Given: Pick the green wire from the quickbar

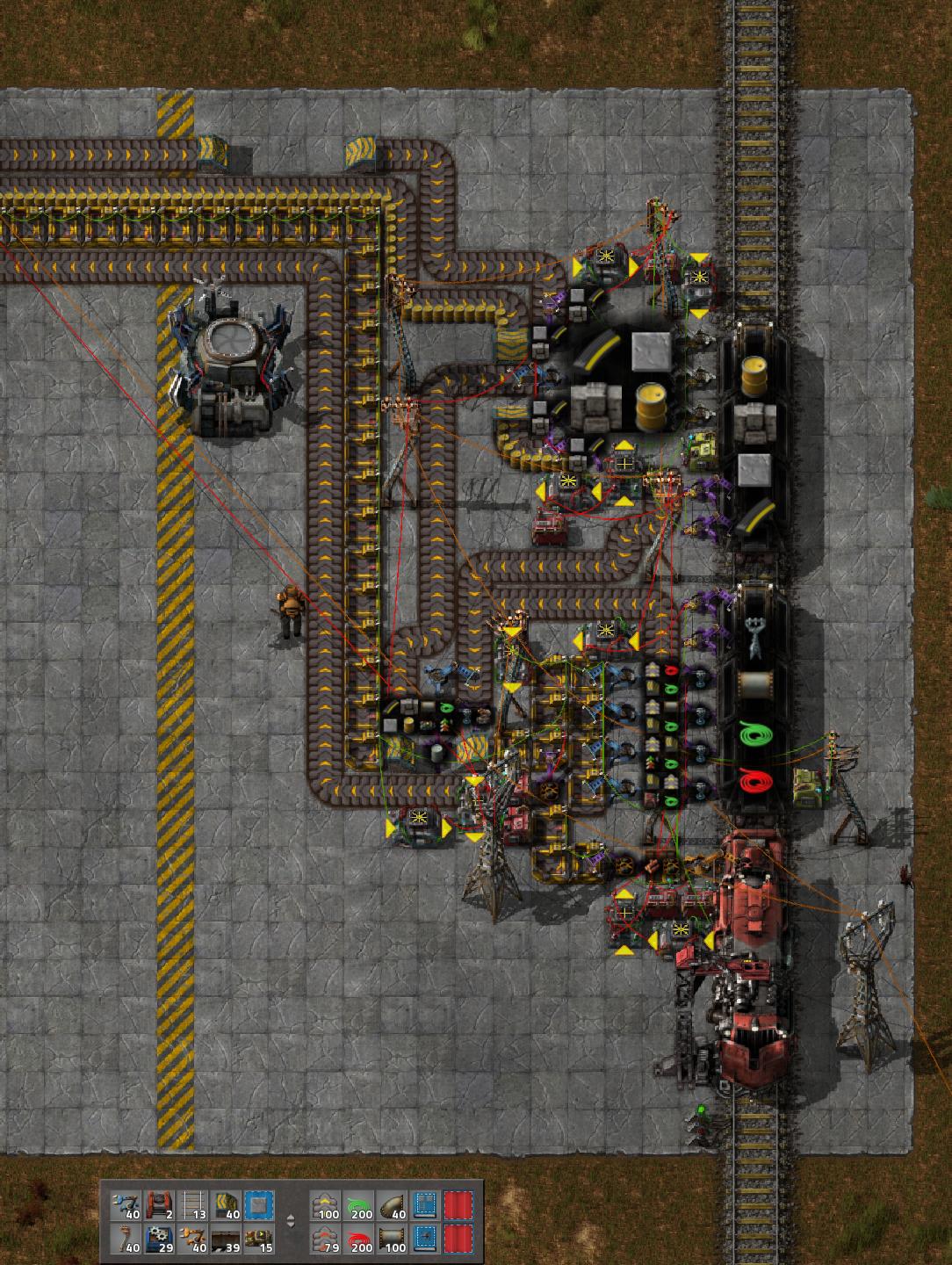Looking at the screenshot, I should coord(359,1204).
